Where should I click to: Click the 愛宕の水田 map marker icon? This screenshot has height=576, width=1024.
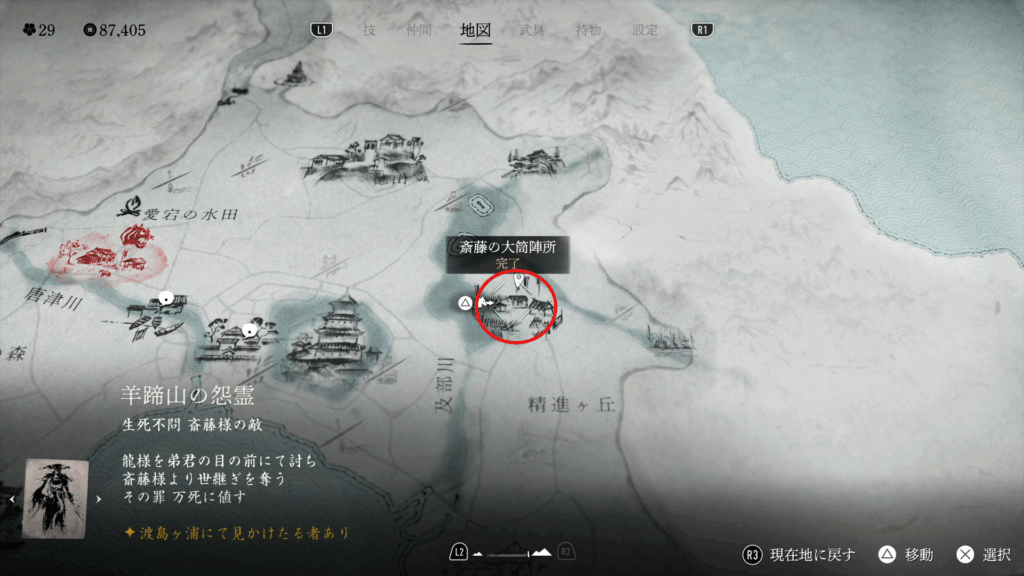[x=129, y=208]
